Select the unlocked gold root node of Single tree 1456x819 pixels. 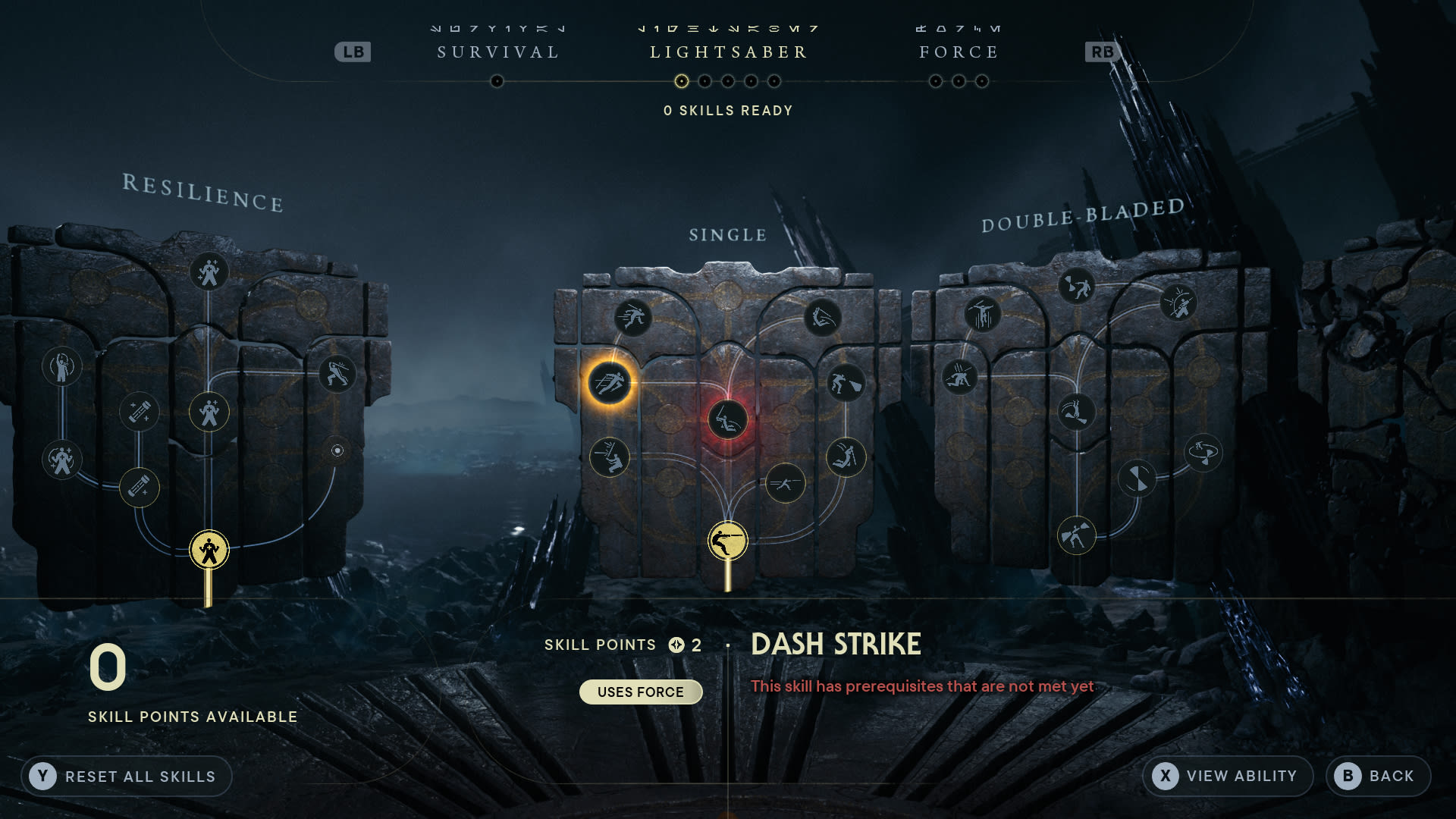(727, 541)
